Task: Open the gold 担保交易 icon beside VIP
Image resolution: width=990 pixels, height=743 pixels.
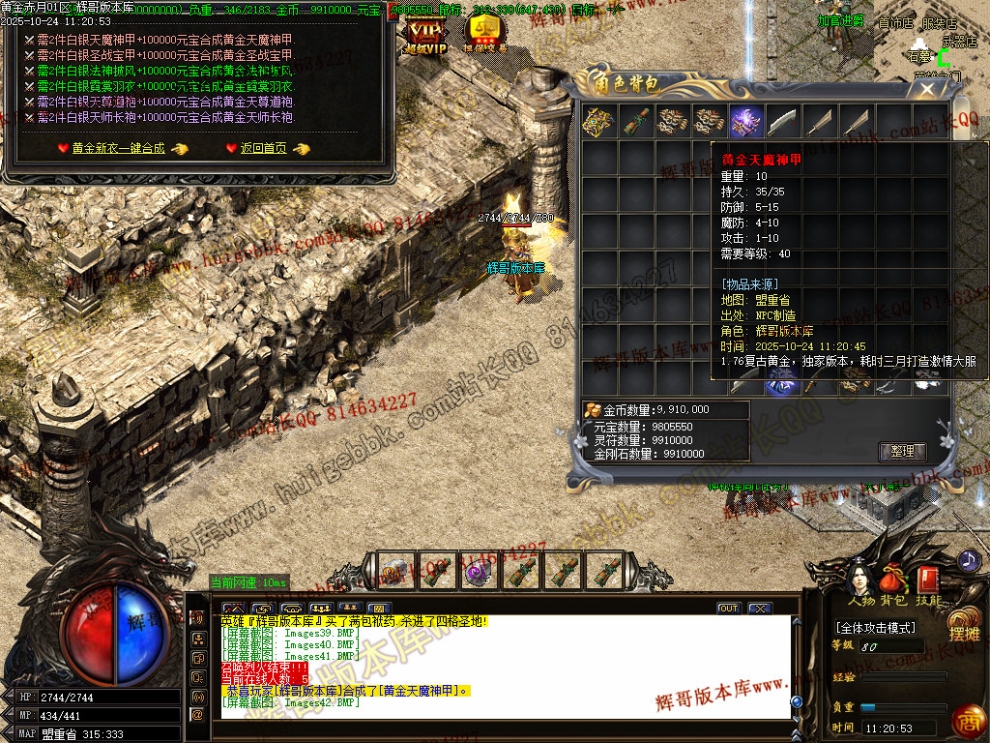Action: point(485,33)
